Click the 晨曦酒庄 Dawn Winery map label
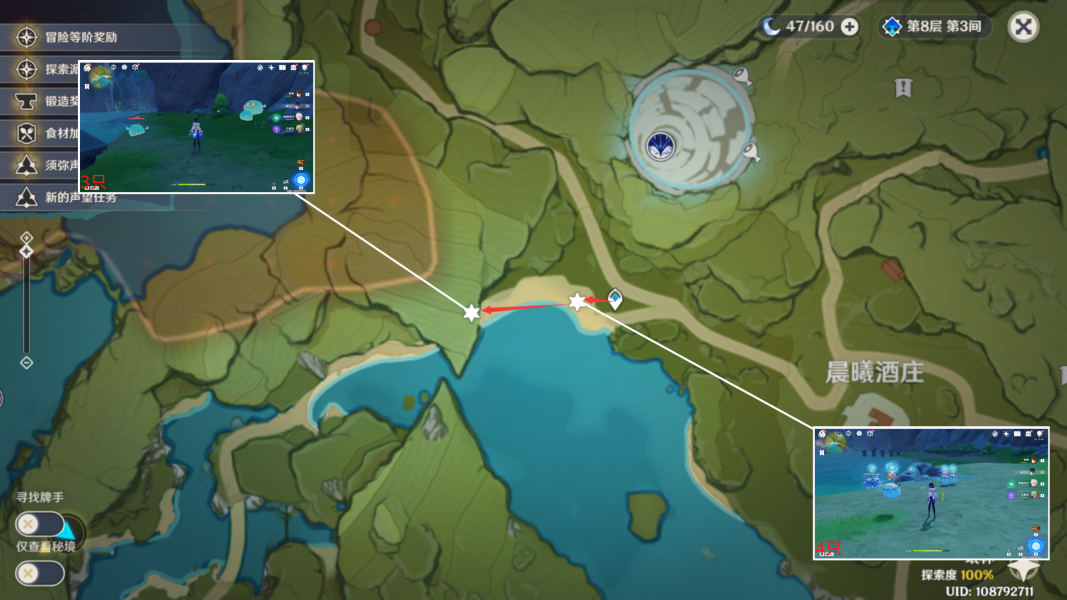The height and width of the screenshot is (600, 1067). tap(874, 373)
